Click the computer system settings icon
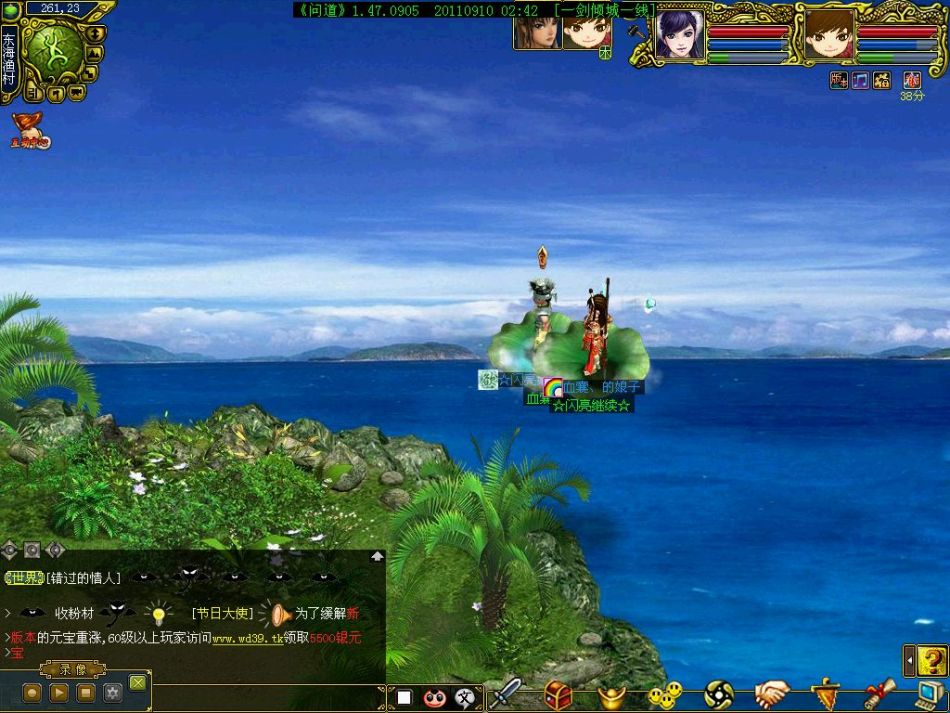 (931, 694)
